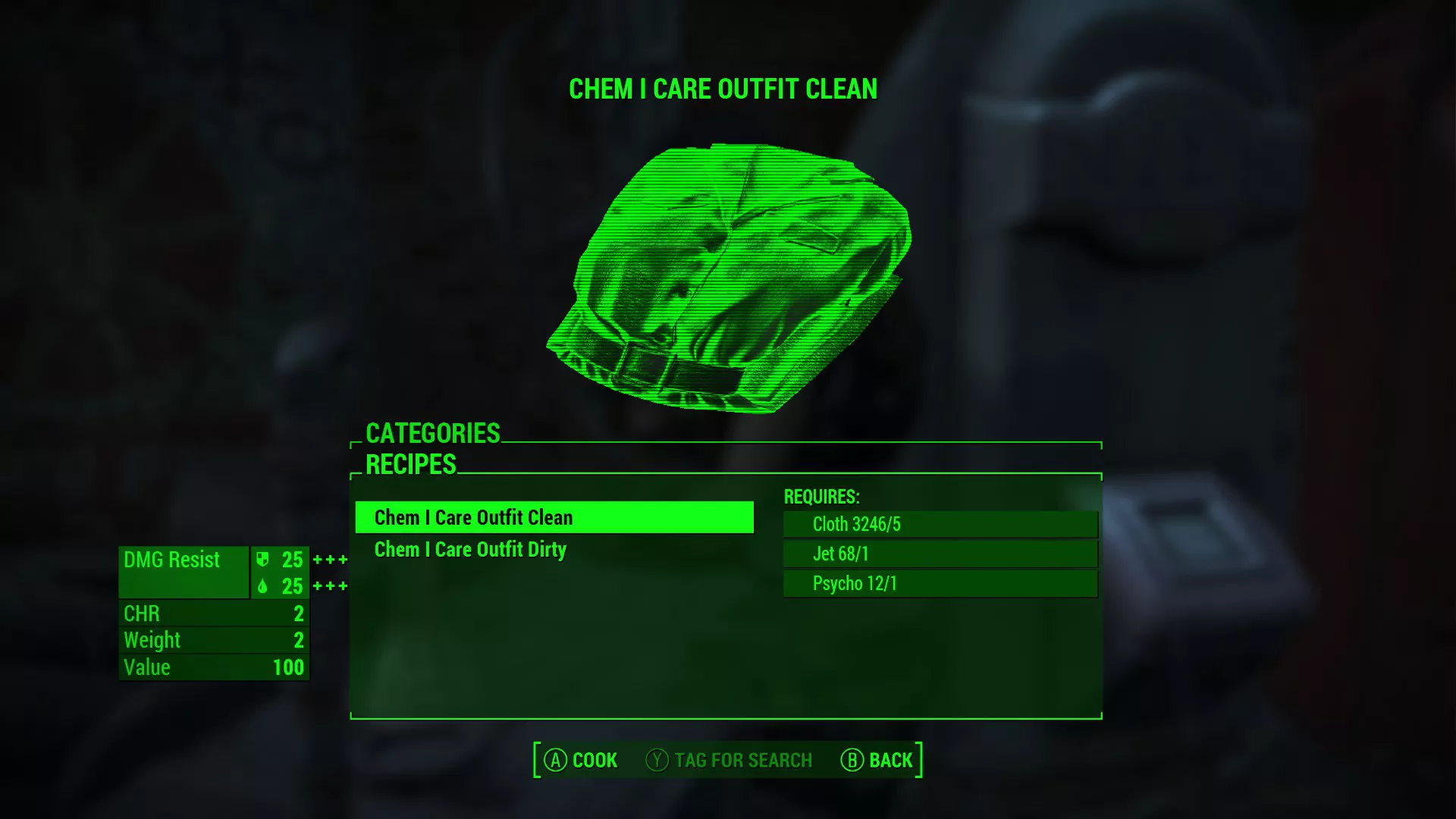Screen dimensions: 1456x819
Task: Tag the recipe for search
Action: (x=729, y=760)
